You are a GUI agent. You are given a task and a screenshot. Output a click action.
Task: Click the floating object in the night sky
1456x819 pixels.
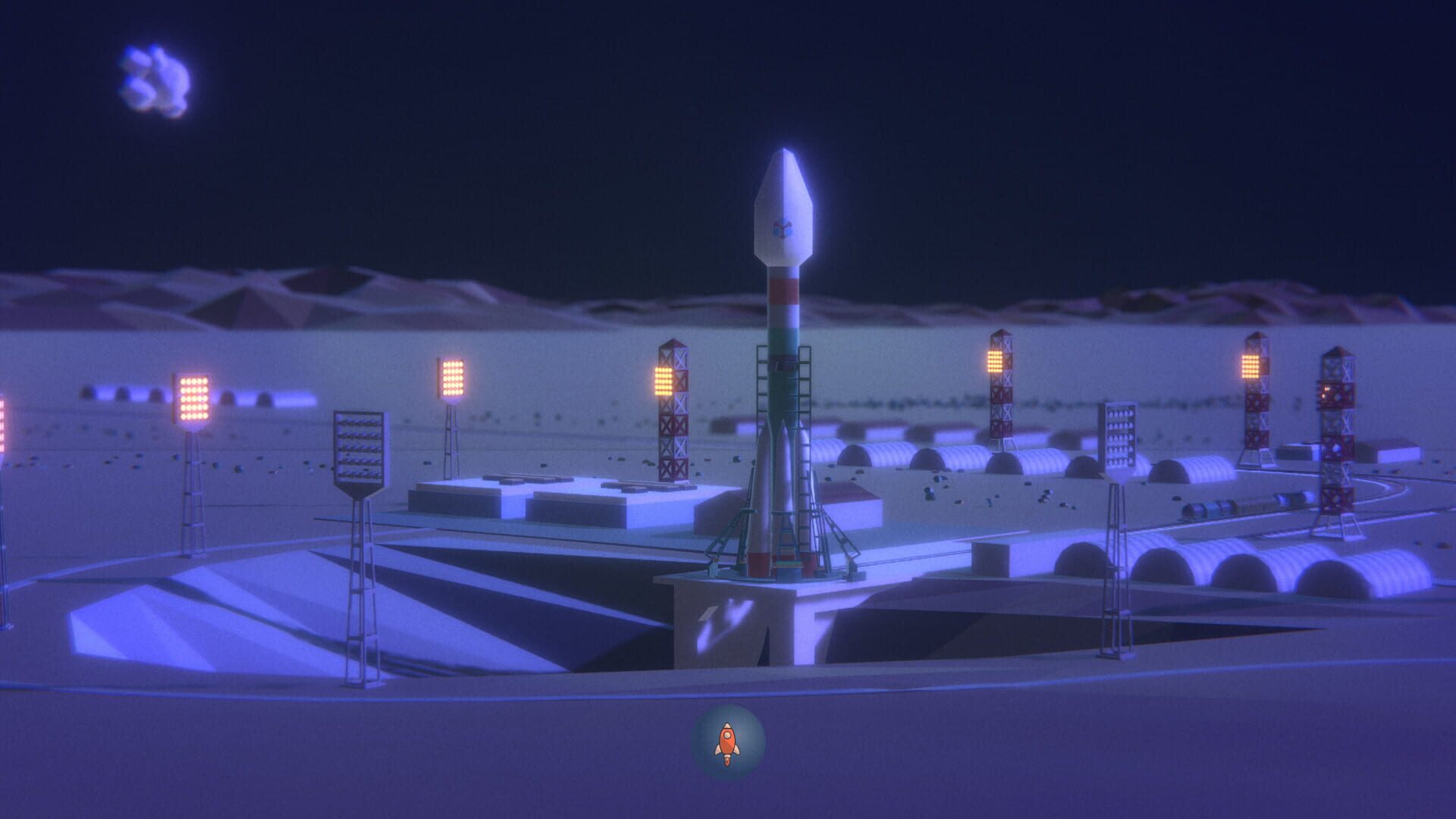coord(155,76)
